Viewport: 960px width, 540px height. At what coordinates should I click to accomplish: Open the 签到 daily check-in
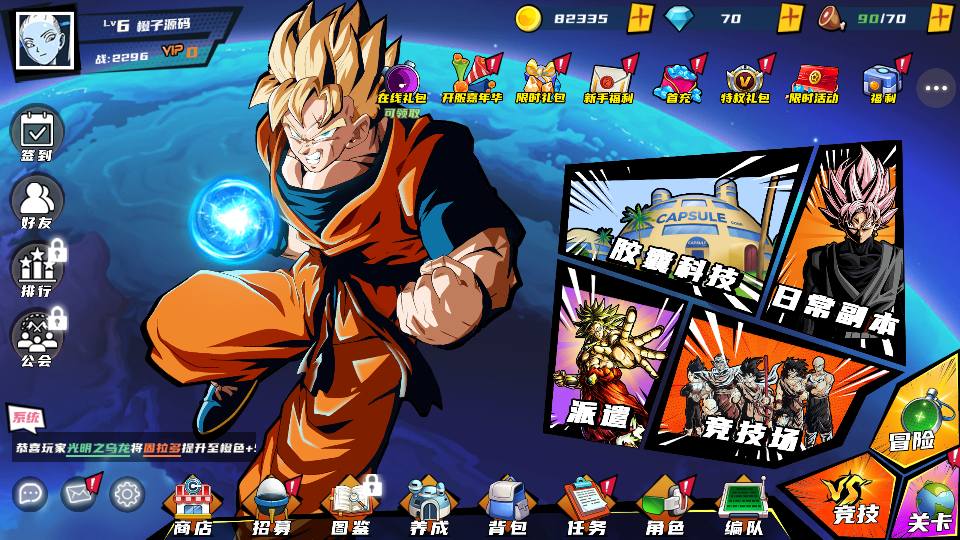(x=37, y=133)
